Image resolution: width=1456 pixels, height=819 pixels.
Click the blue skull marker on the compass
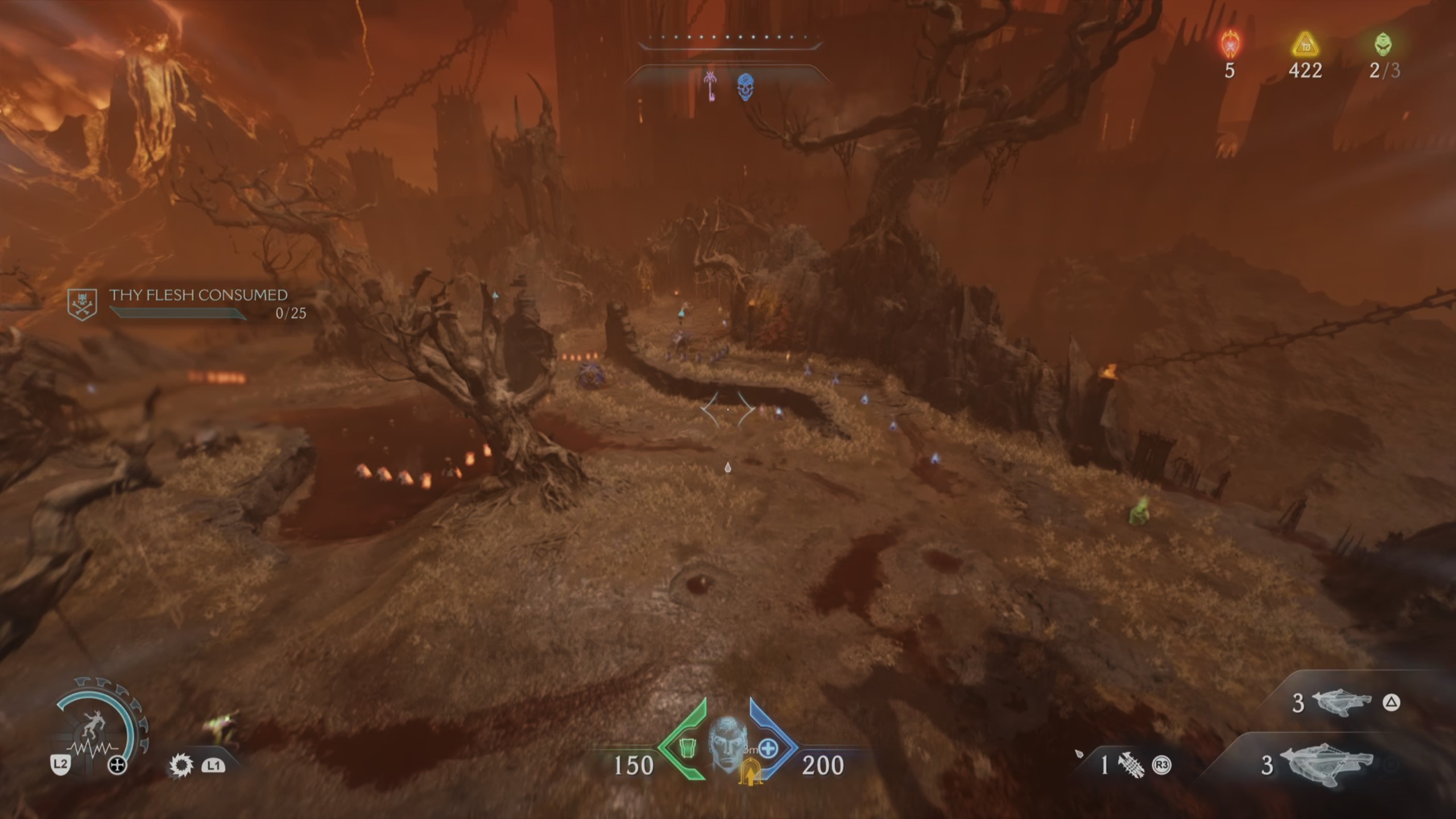point(746,88)
